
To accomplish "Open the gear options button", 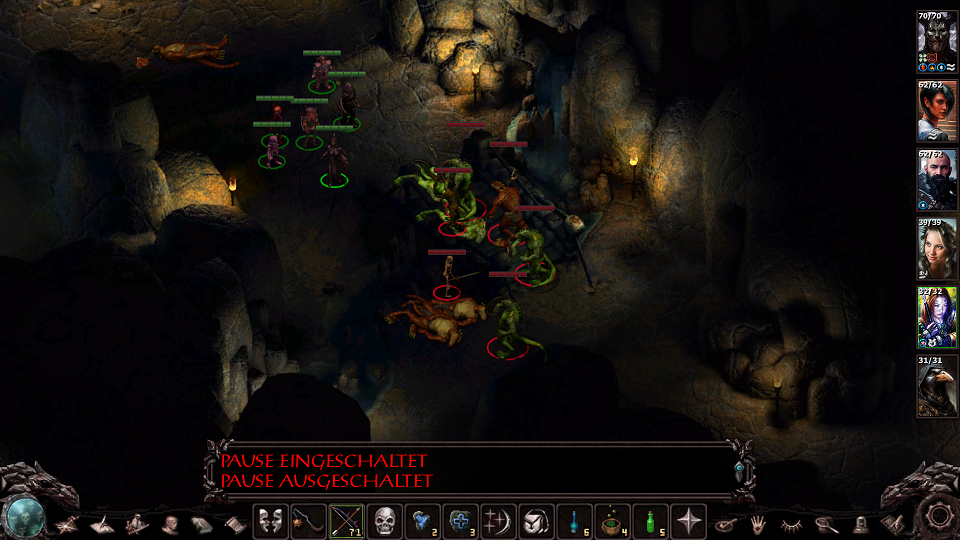I will 937,516.
